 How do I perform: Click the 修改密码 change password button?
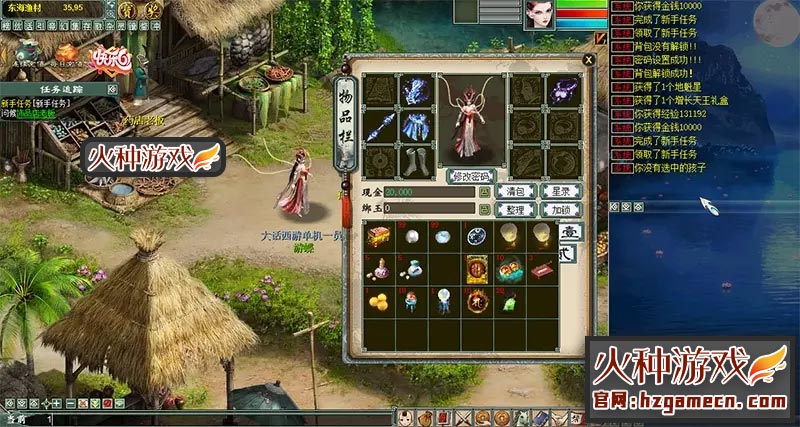pos(471,176)
